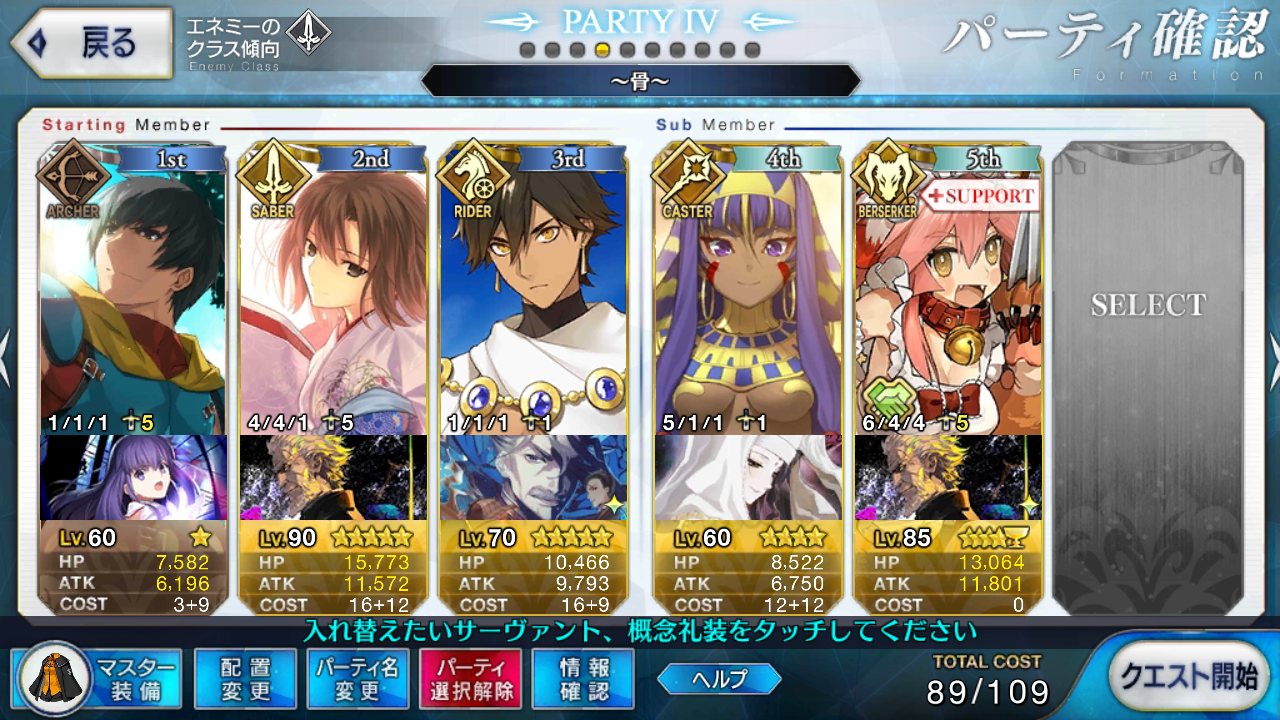
Task: Open Master equipment (マスター装備)
Action: (x=97, y=679)
